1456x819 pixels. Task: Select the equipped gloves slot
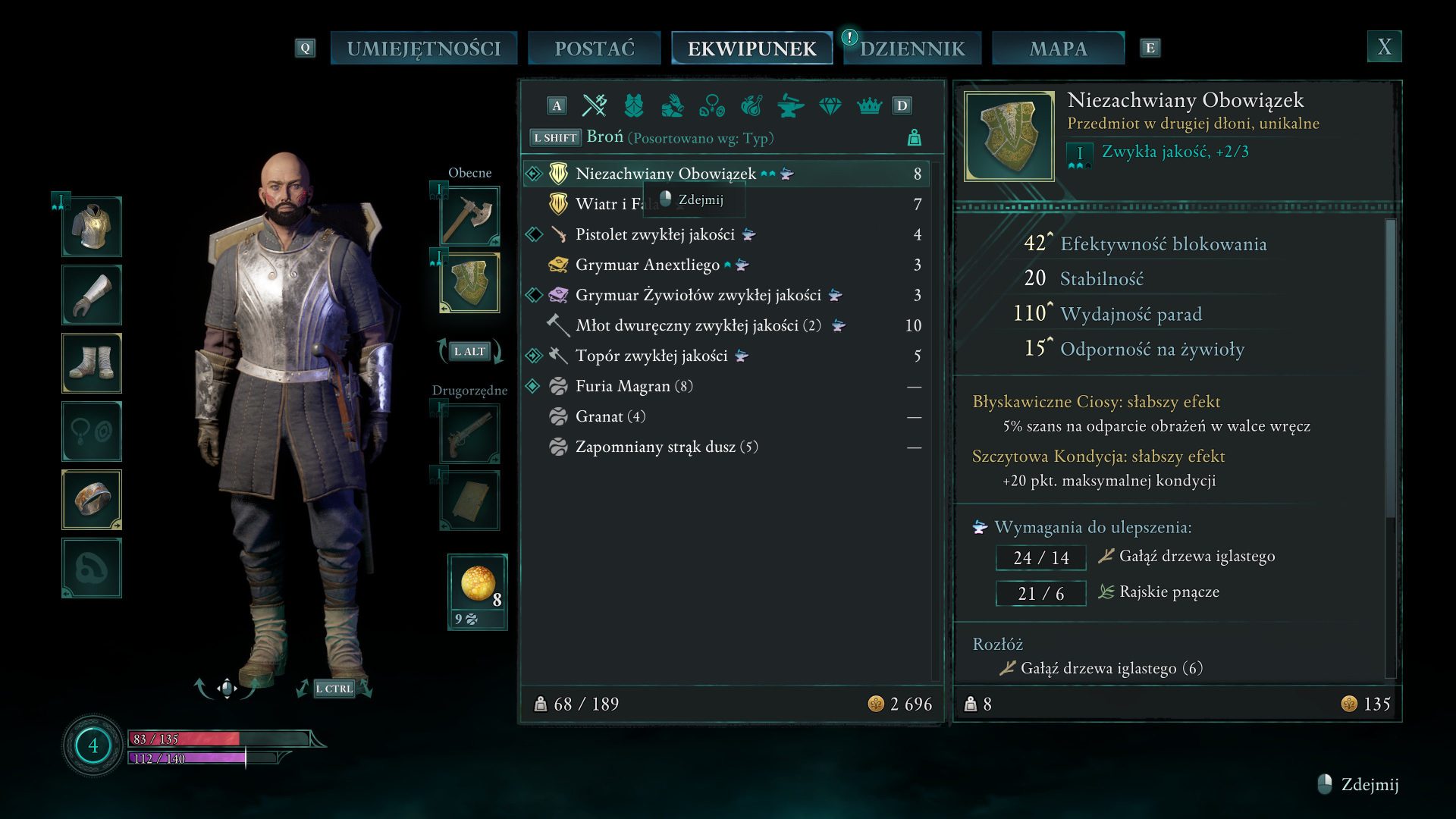click(x=92, y=295)
